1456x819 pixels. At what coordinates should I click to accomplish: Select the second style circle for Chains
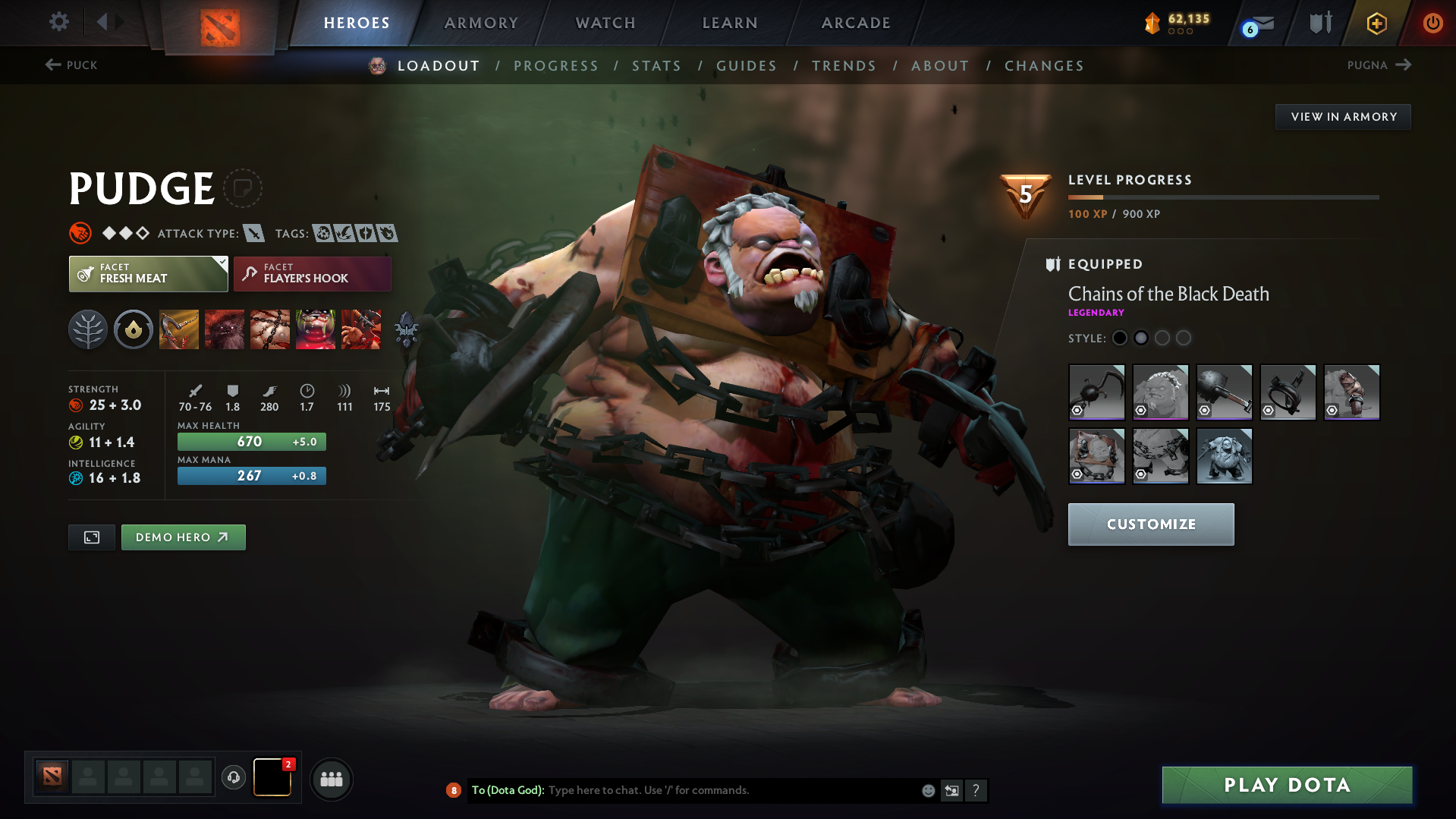[x=1141, y=338]
